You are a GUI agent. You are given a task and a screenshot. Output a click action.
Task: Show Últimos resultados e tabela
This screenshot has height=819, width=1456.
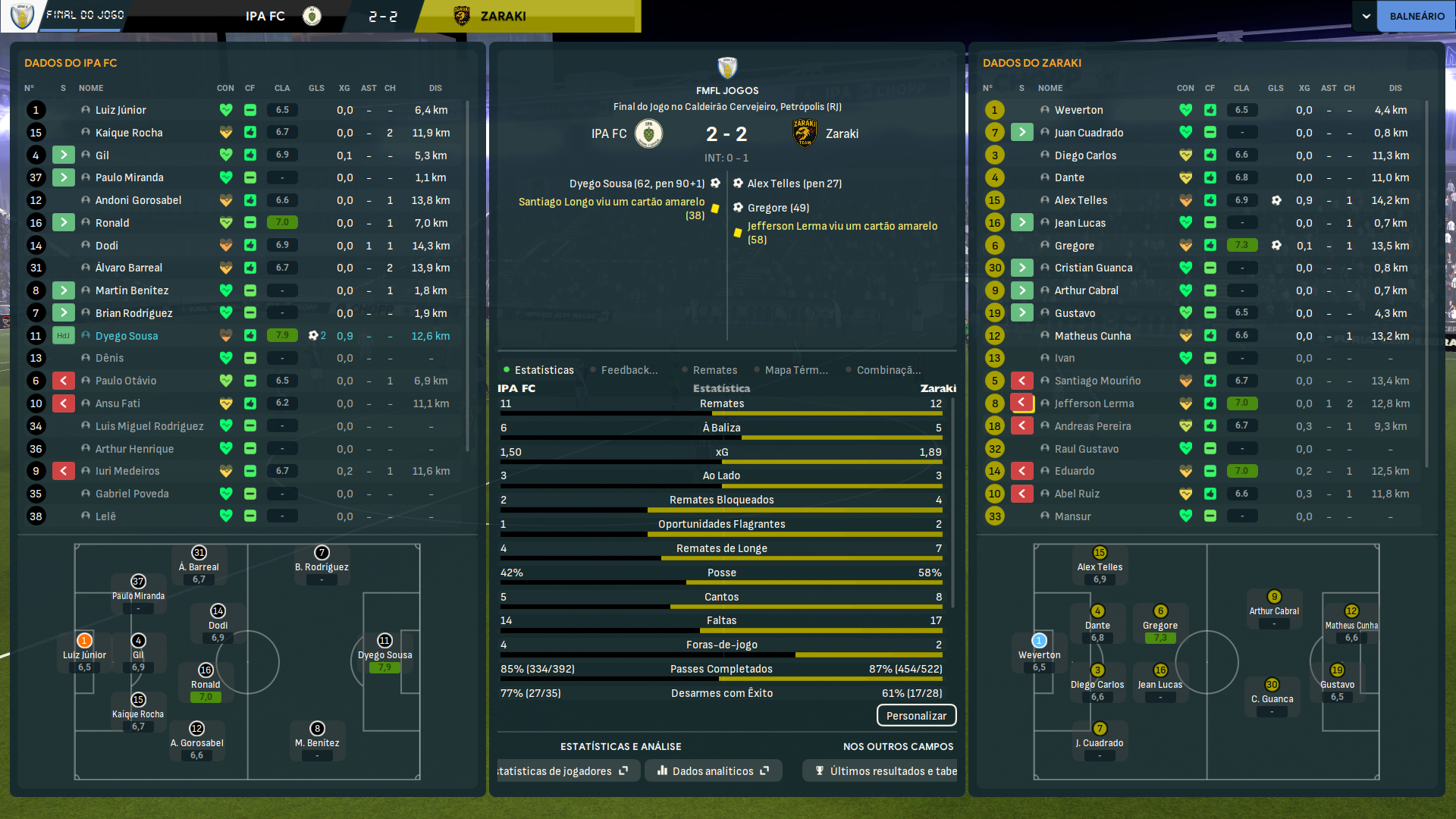point(886,771)
